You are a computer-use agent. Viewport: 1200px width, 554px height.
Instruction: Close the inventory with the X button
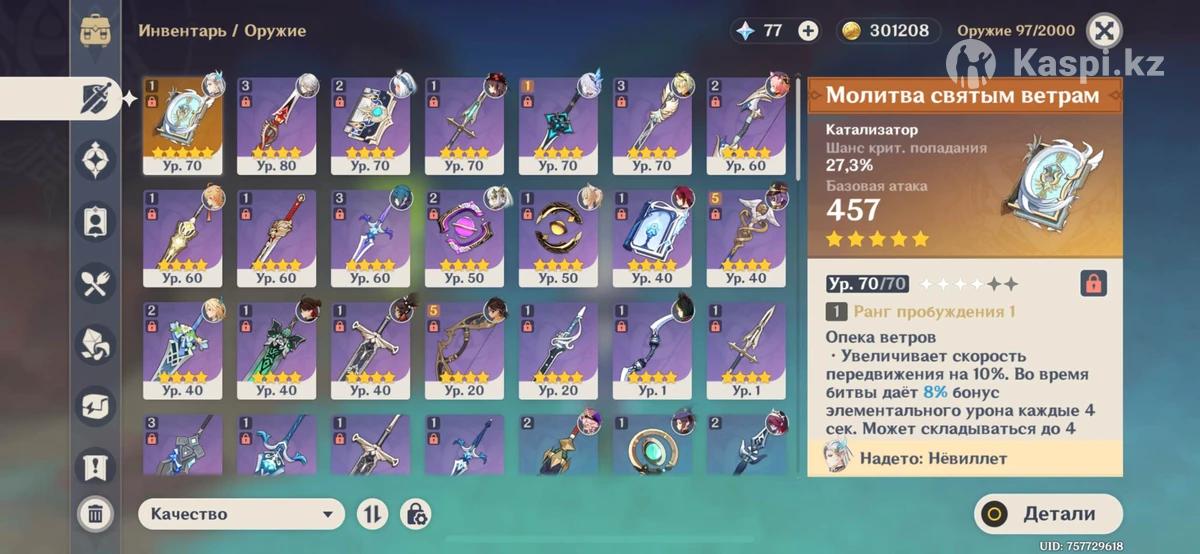1103,30
